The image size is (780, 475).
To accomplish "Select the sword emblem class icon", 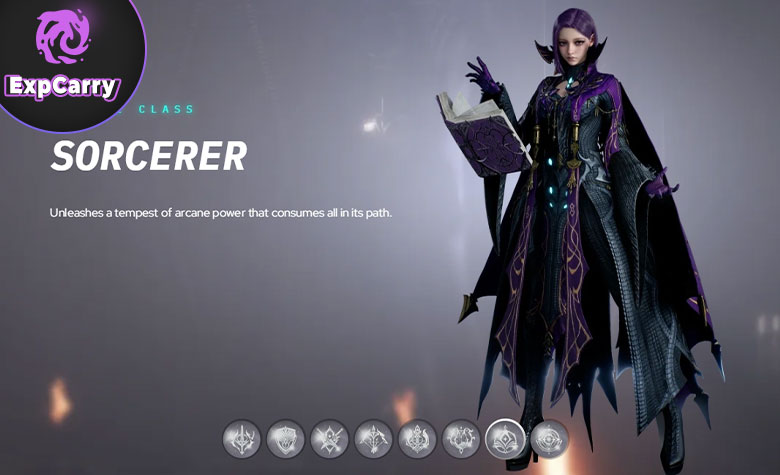I will click(x=241, y=438).
